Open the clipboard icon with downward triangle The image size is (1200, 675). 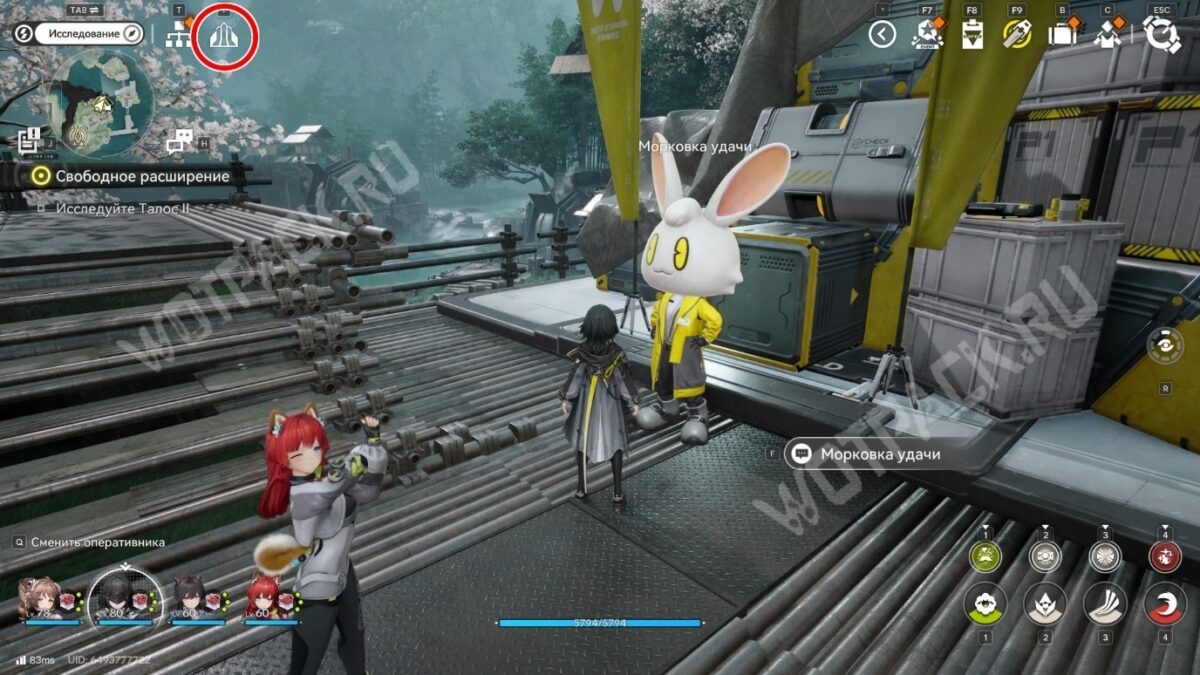point(971,35)
